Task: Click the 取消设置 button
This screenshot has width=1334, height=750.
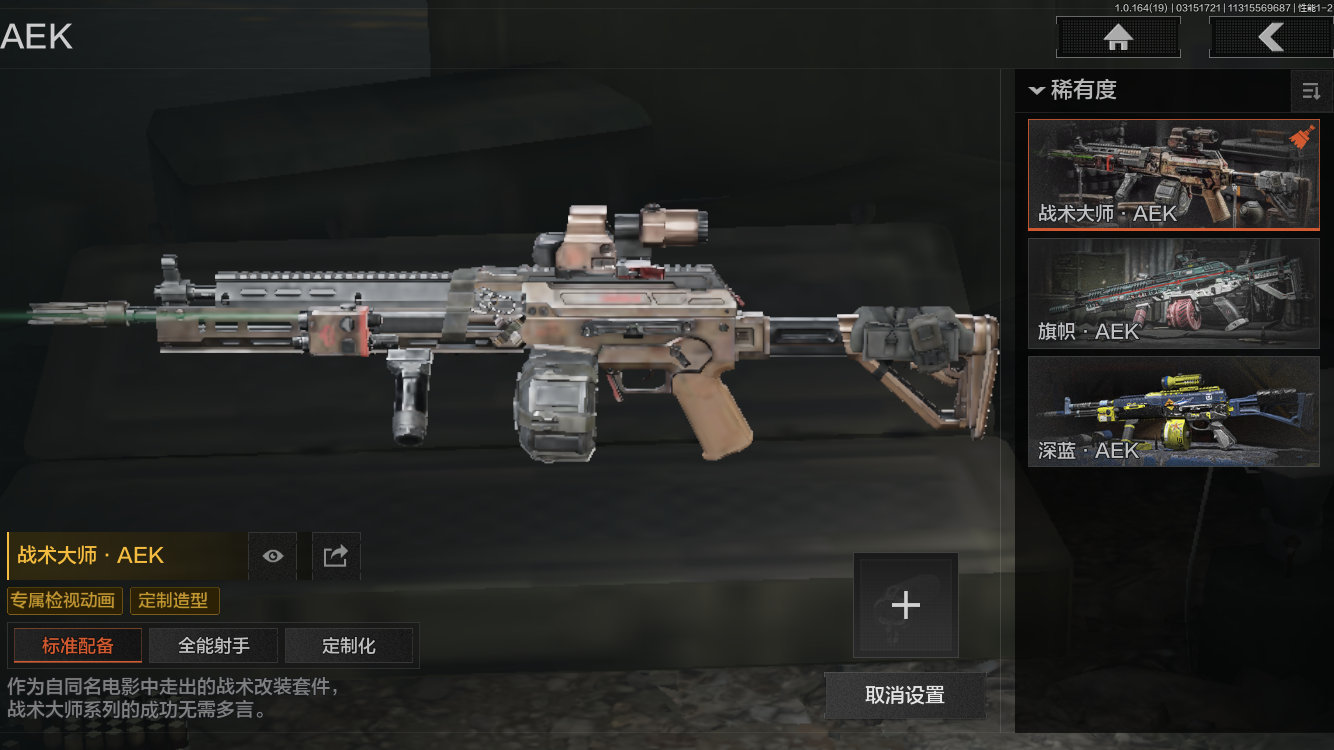Action: [x=905, y=695]
